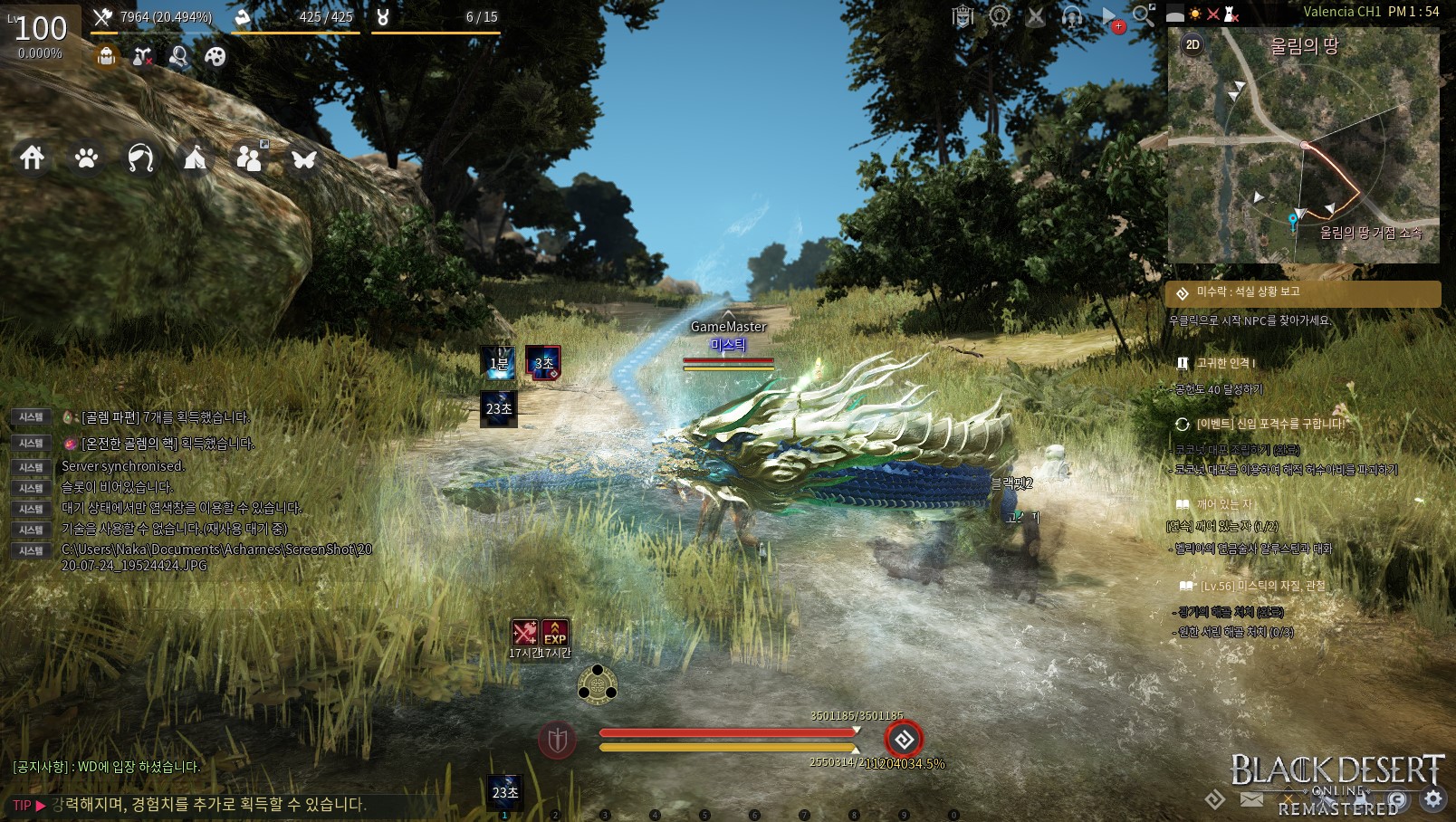Open the pet paw icon

(x=86, y=158)
